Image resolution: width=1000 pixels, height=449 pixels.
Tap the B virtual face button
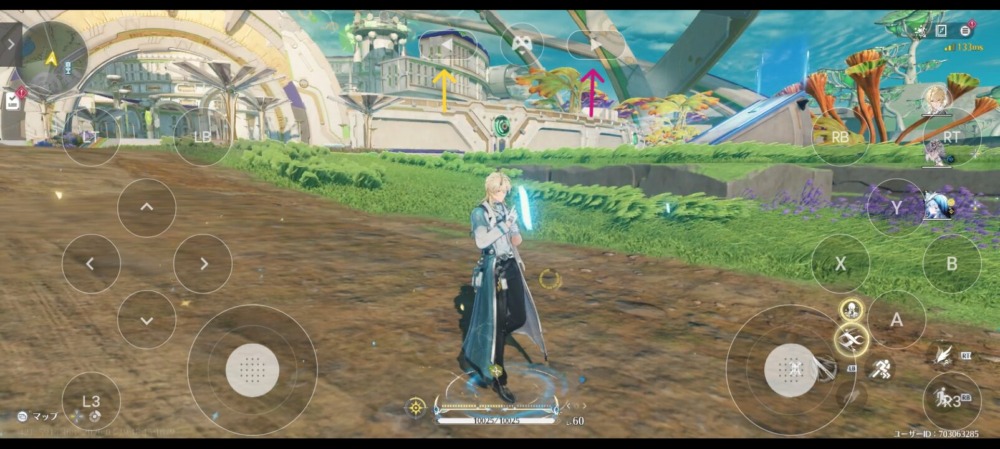(952, 264)
